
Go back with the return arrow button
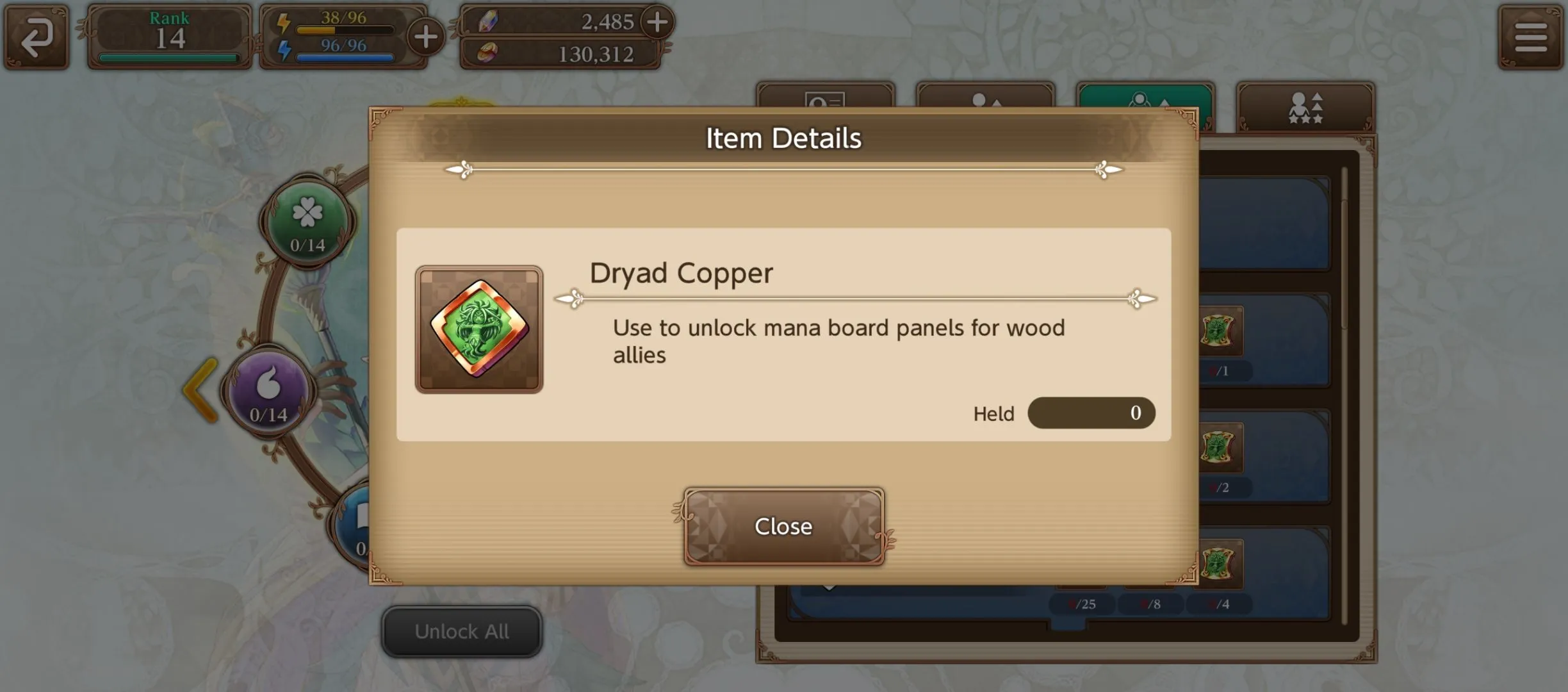coord(37,37)
